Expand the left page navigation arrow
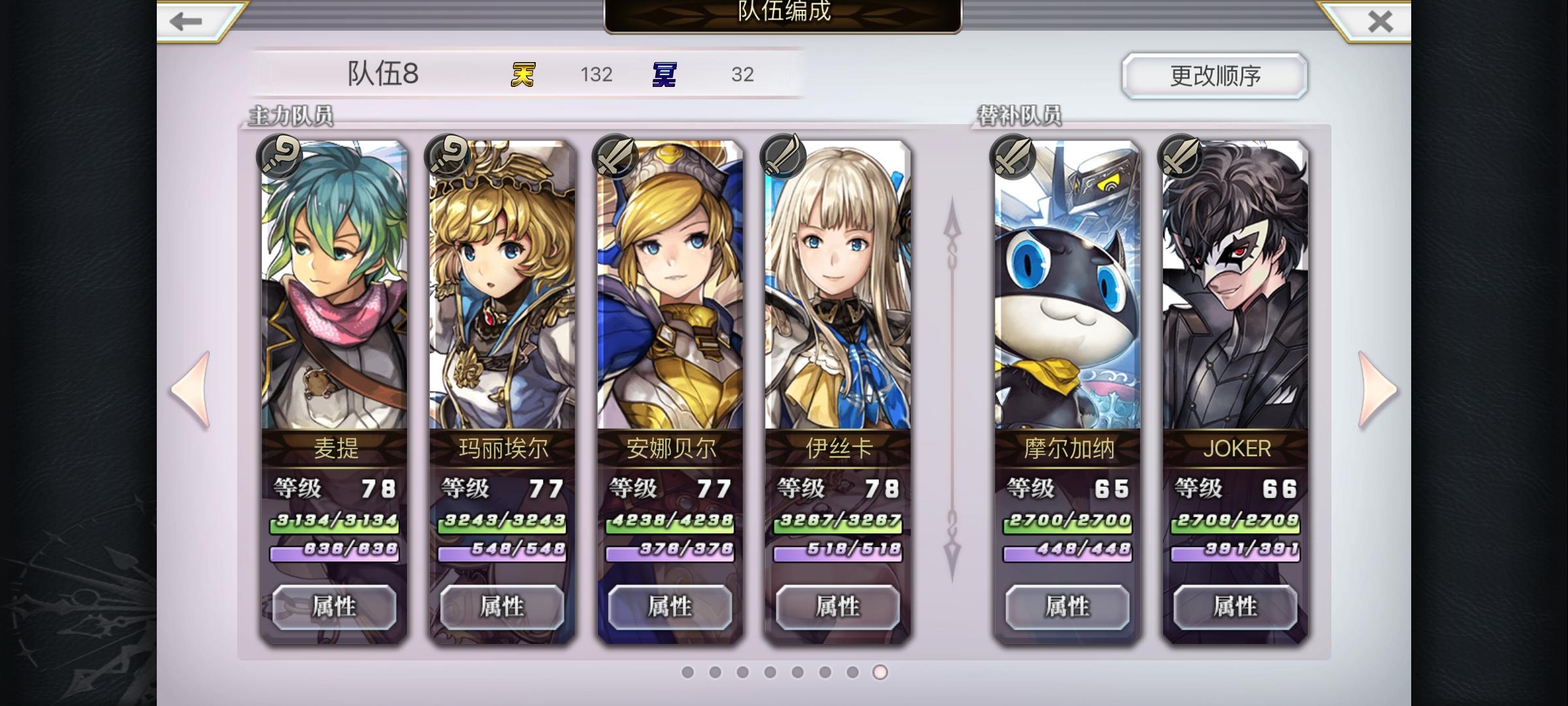The image size is (1568, 706). pos(189,389)
